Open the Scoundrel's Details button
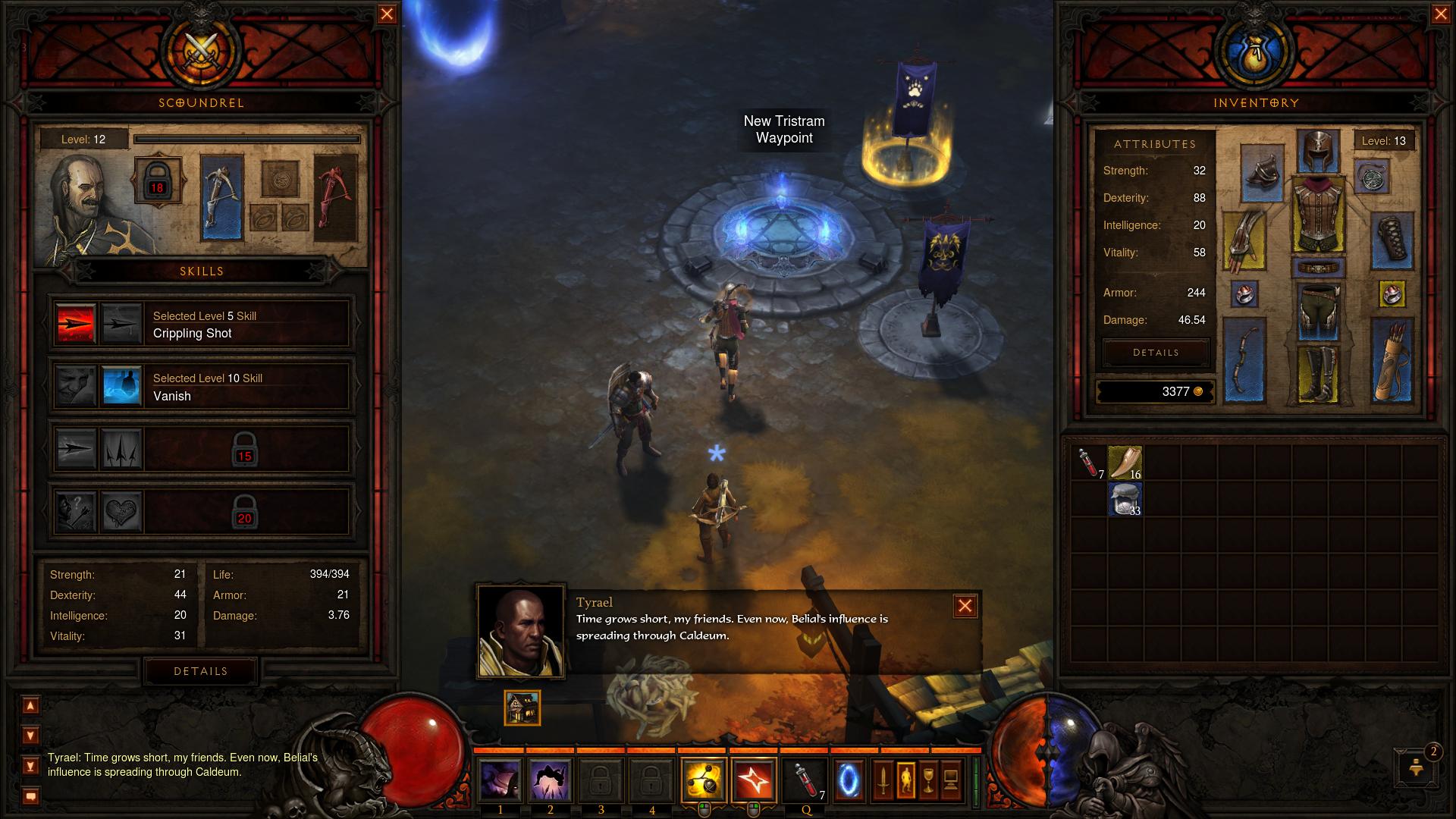This screenshot has width=1456, height=819. coord(201,671)
